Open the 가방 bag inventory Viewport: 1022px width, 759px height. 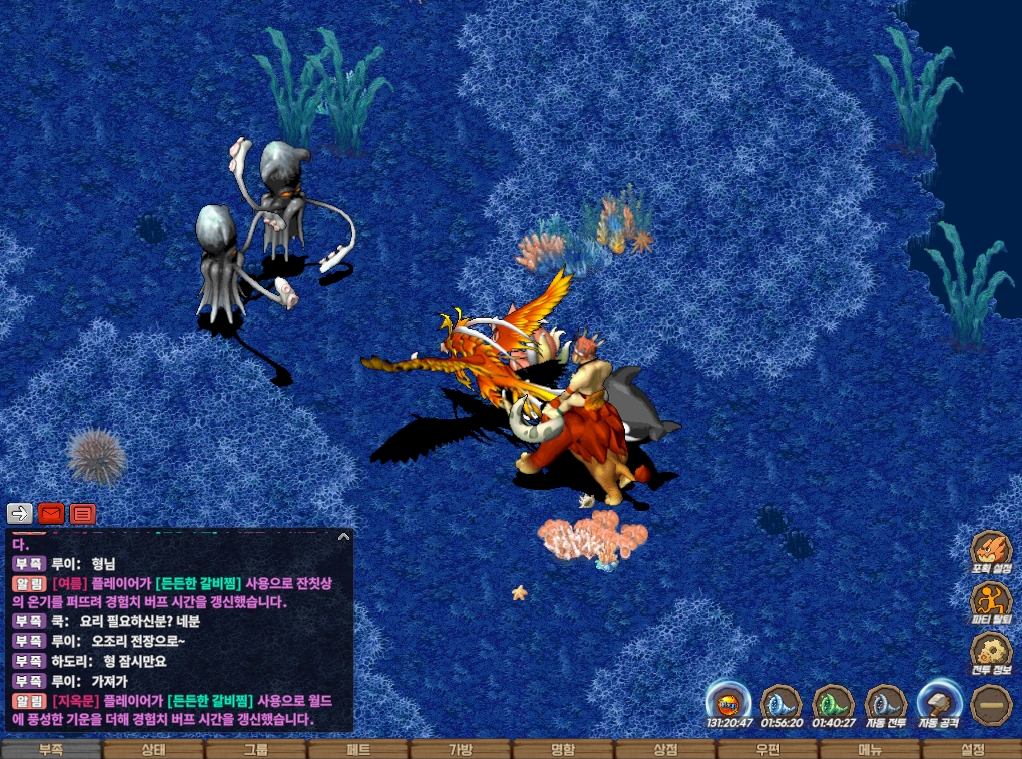point(460,749)
